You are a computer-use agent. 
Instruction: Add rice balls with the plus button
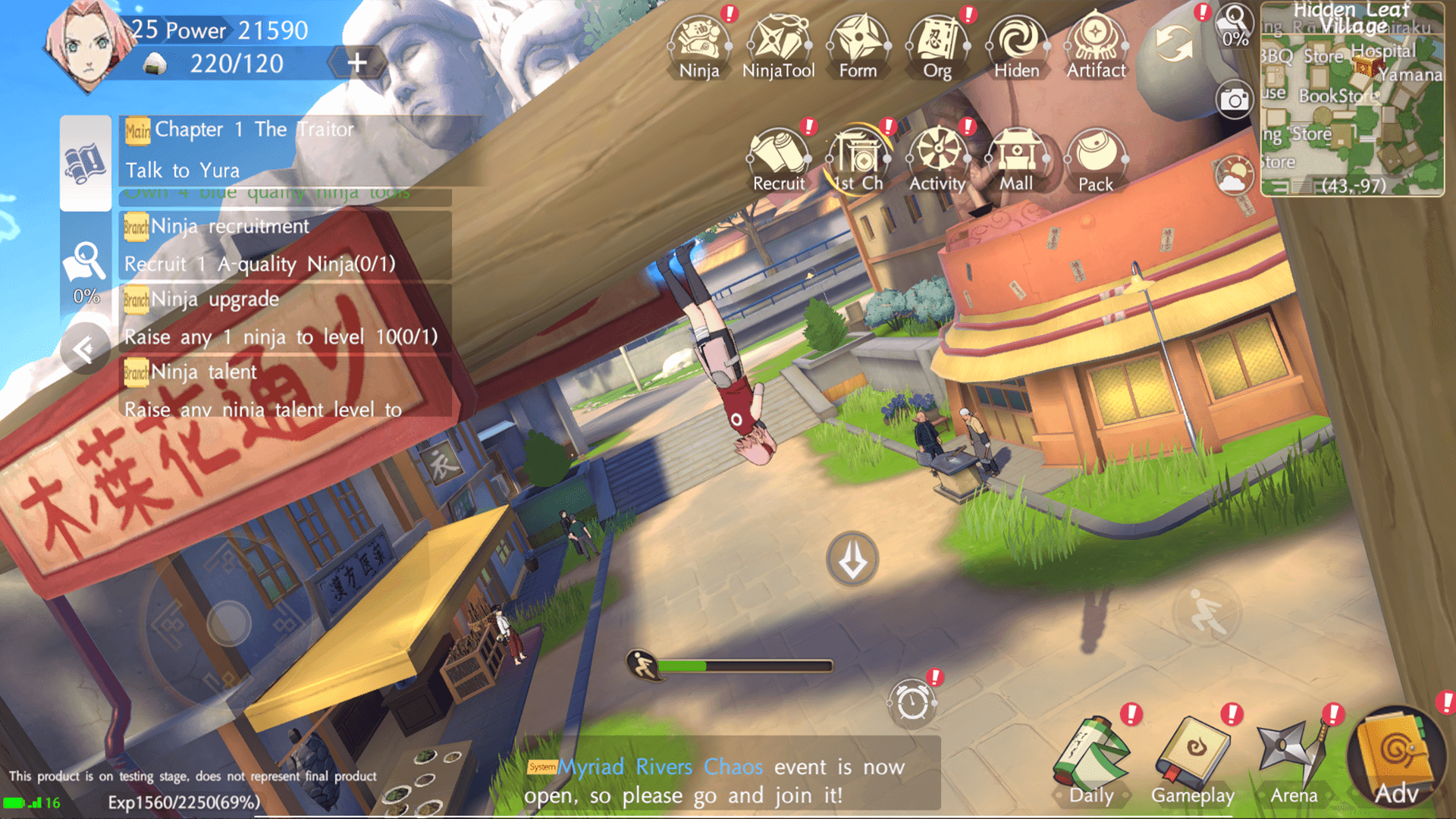357,63
